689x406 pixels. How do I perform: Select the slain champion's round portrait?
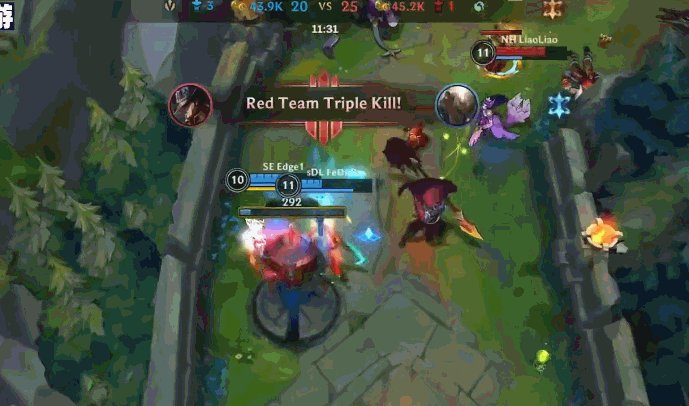[x=455, y=103]
